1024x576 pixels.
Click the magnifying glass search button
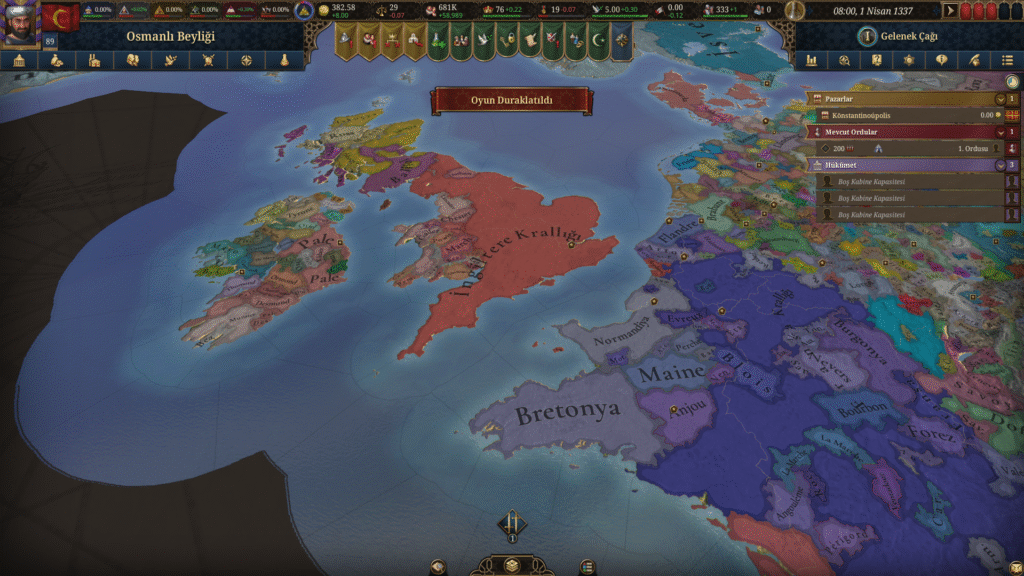(x=844, y=60)
